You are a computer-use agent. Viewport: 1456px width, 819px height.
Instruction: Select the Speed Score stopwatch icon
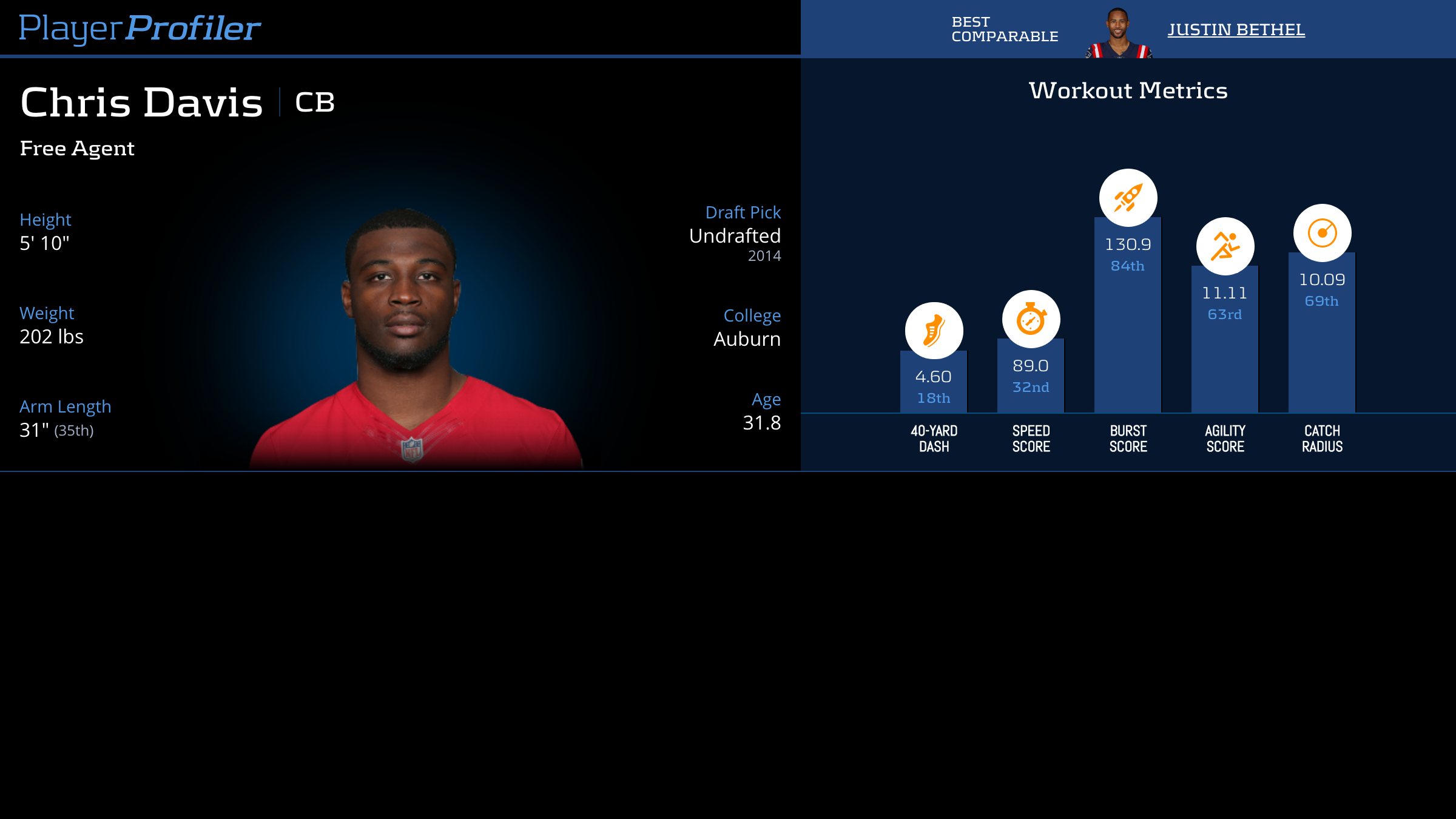pos(1031,319)
